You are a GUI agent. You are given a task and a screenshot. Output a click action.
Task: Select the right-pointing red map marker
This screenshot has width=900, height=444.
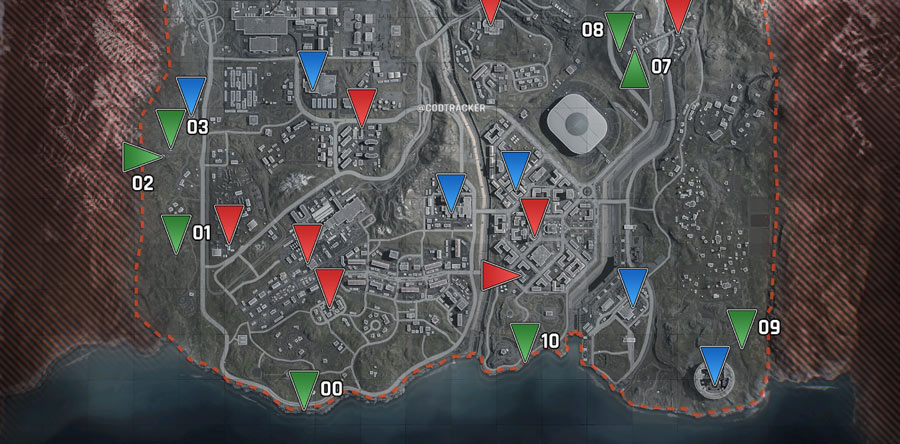498,275
